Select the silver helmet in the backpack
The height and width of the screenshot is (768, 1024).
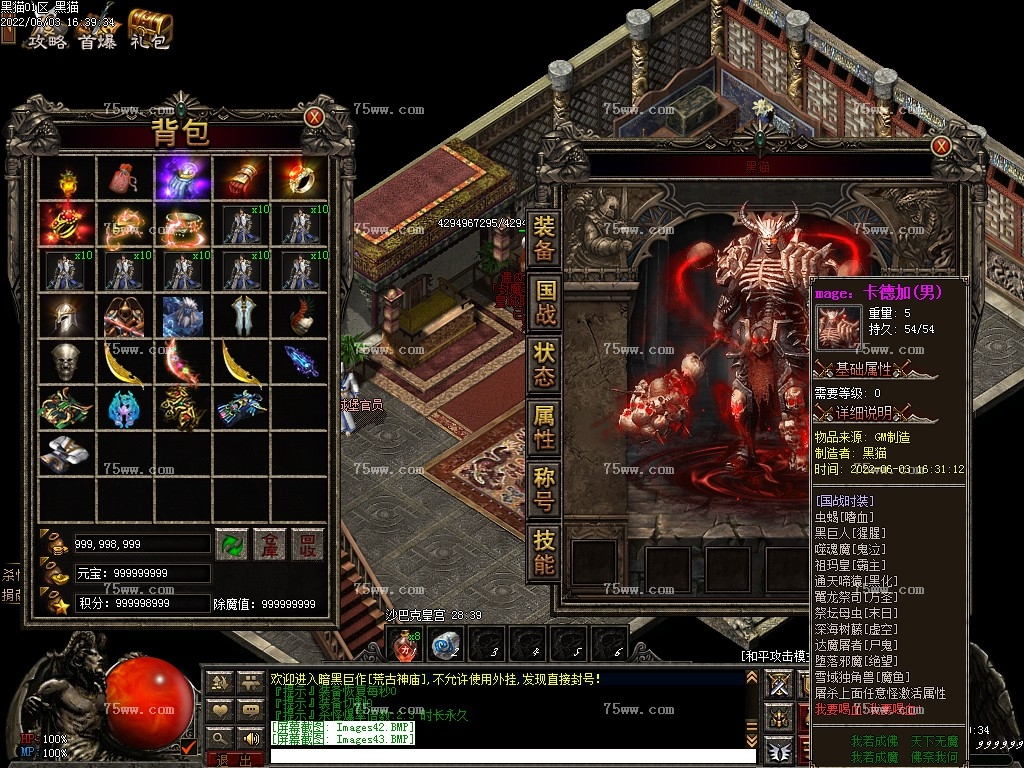click(x=67, y=317)
